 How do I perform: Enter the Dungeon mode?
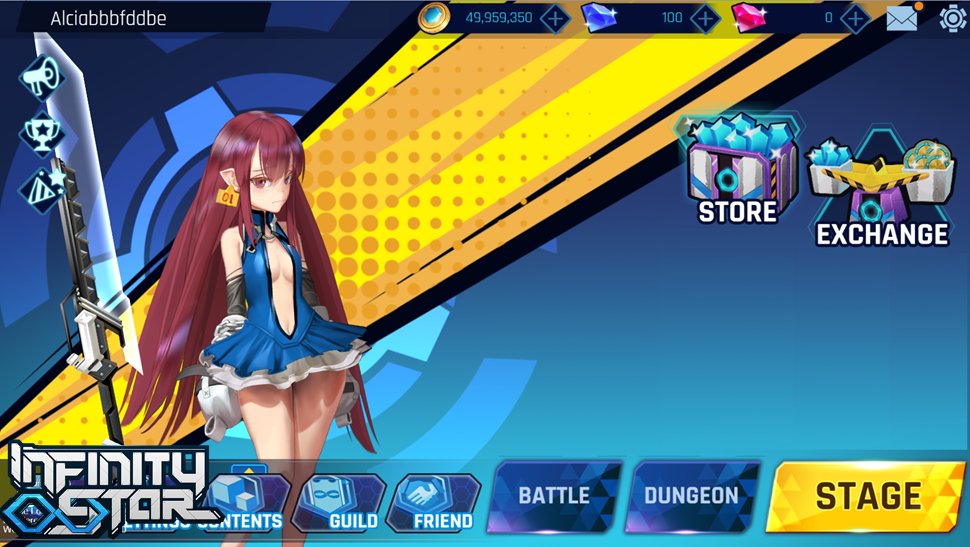coord(691,495)
